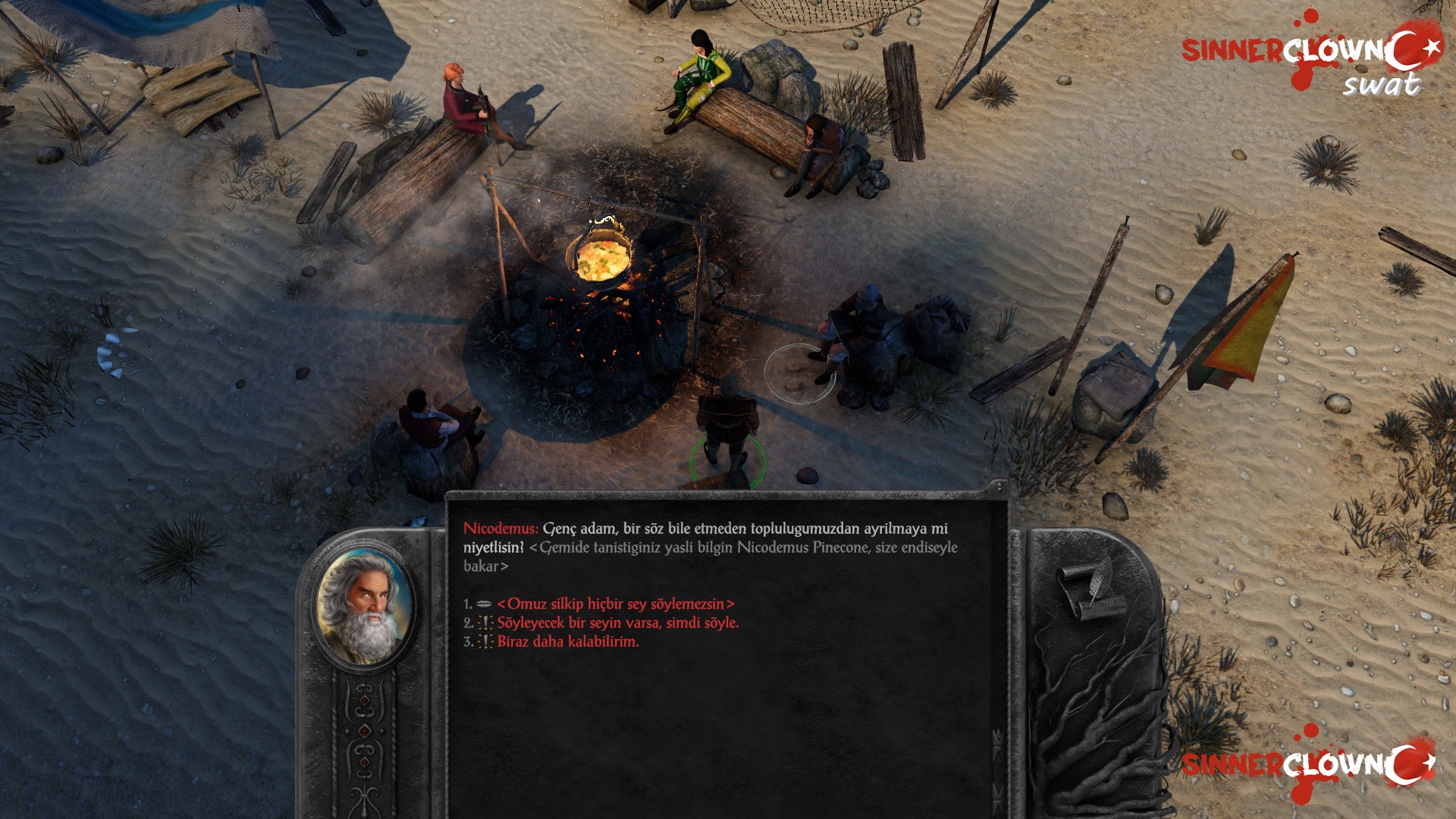Select "Söyleyecek bir seyin varsa, simdi söyle."
Screen dimensions: 1456x819
[x=617, y=623]
